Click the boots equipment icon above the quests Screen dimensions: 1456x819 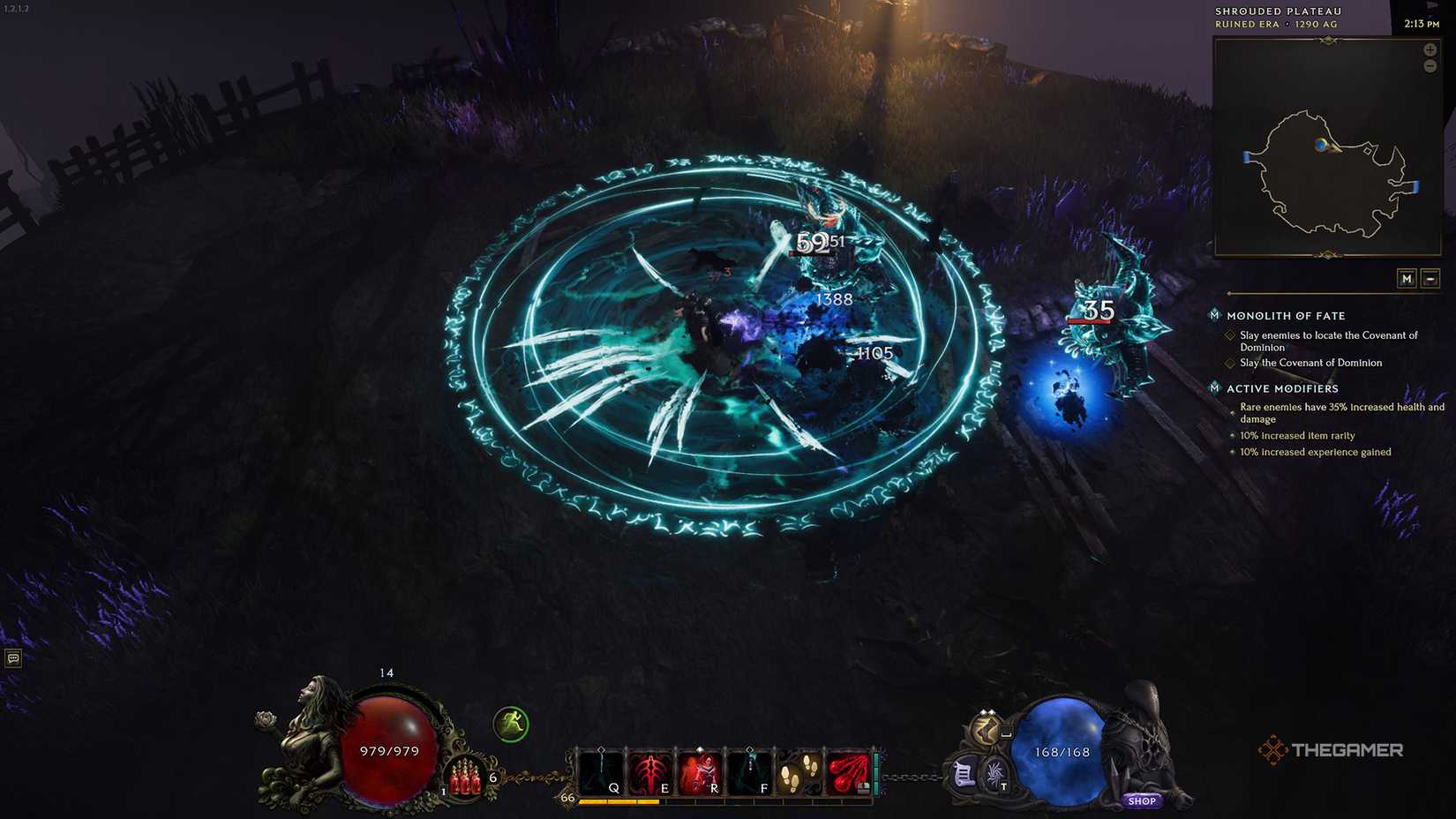[x=987, y=730]
